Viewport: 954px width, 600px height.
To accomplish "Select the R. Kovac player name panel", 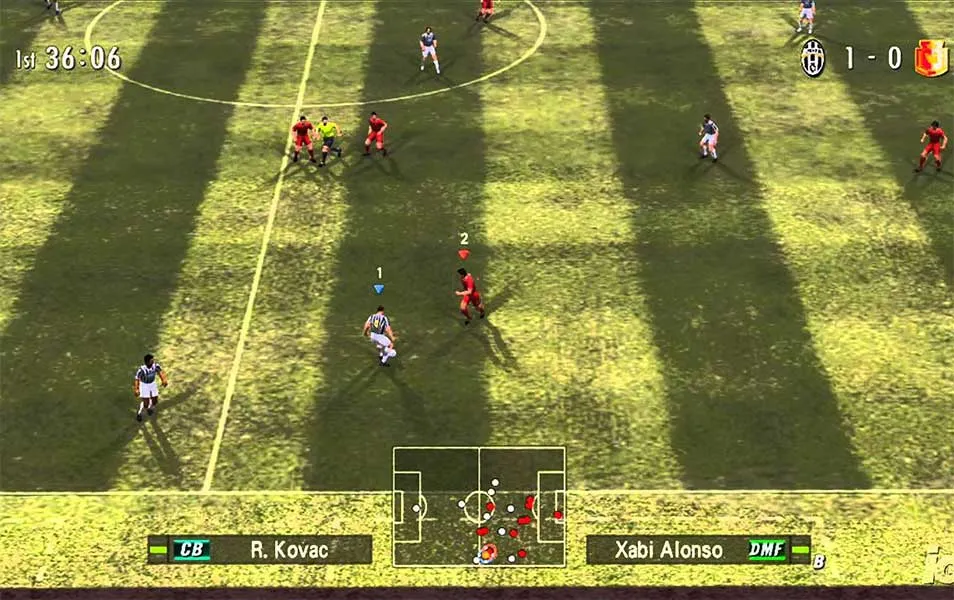I will (260, 549).
